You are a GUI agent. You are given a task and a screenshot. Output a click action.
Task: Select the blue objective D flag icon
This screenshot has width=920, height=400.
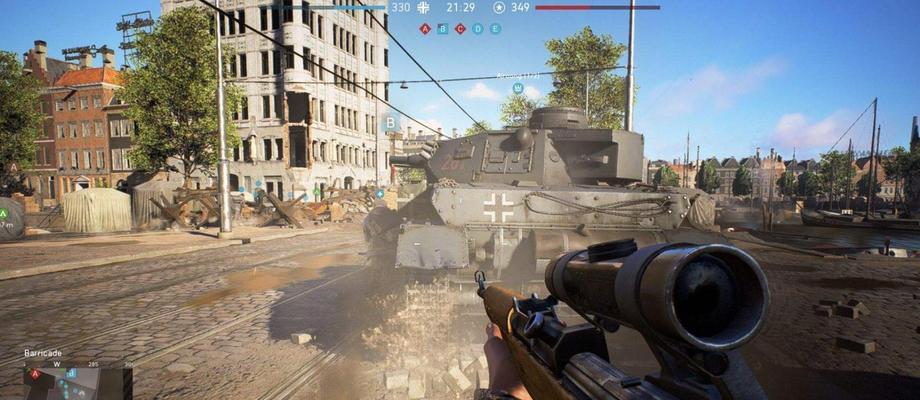477,29
